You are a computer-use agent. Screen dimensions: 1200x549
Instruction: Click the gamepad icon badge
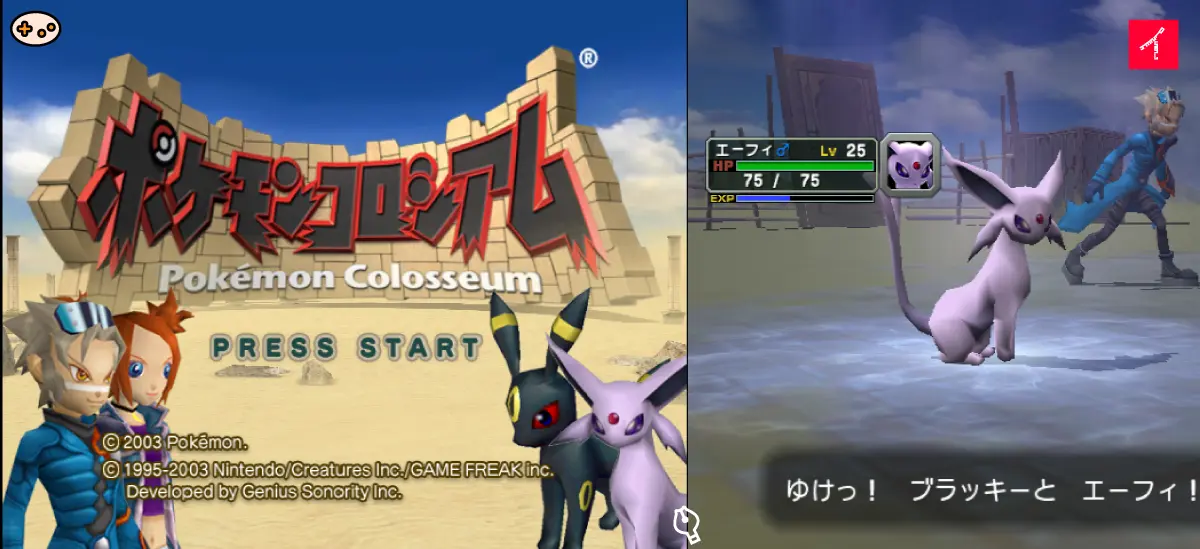tap(35, 28)
